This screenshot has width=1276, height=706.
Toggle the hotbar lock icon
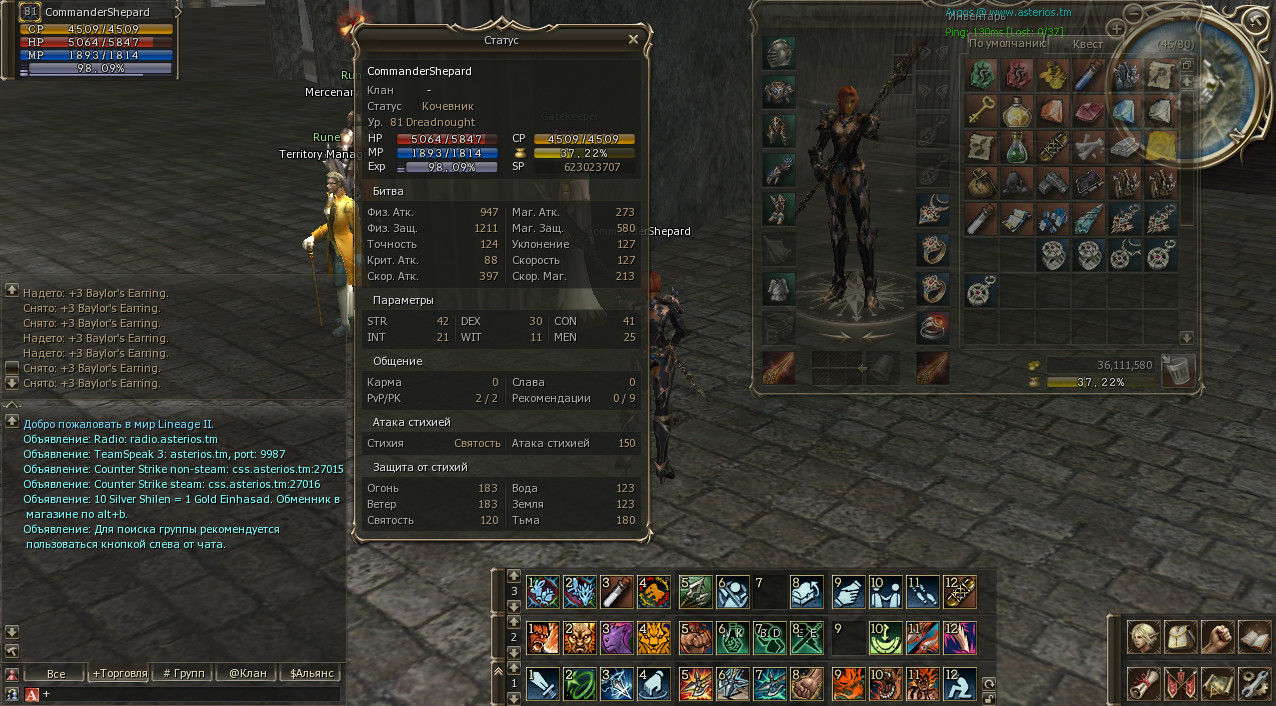coord(989,696)
